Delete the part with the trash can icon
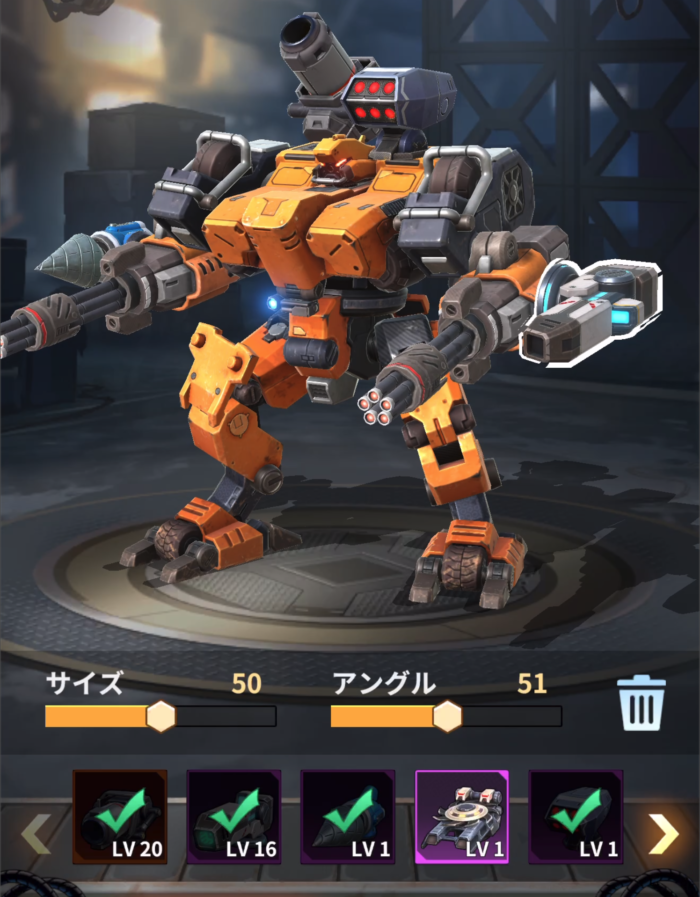 tap(641, 704)
